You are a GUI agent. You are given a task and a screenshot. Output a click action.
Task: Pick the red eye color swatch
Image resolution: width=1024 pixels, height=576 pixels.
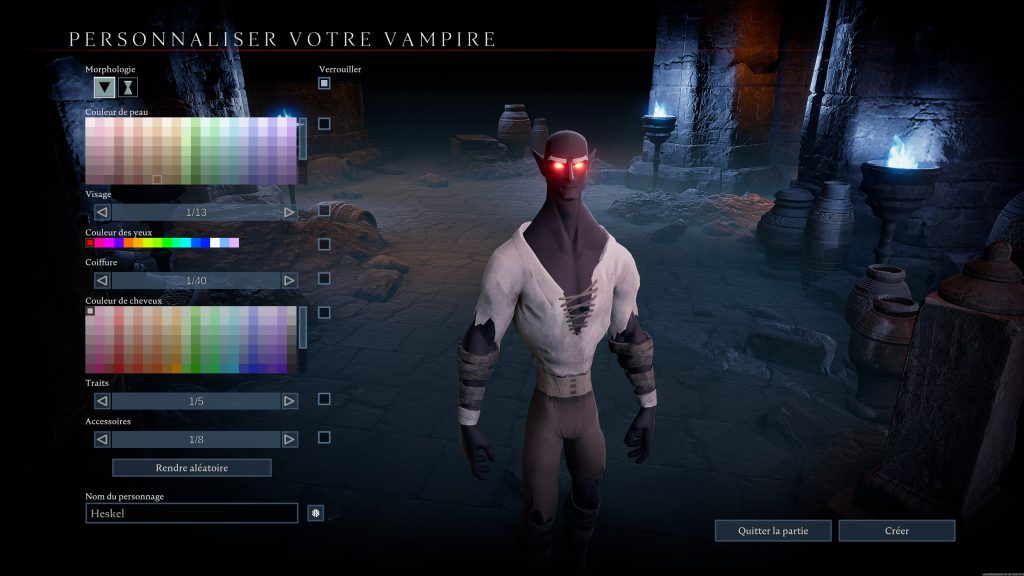pos(90,243)
